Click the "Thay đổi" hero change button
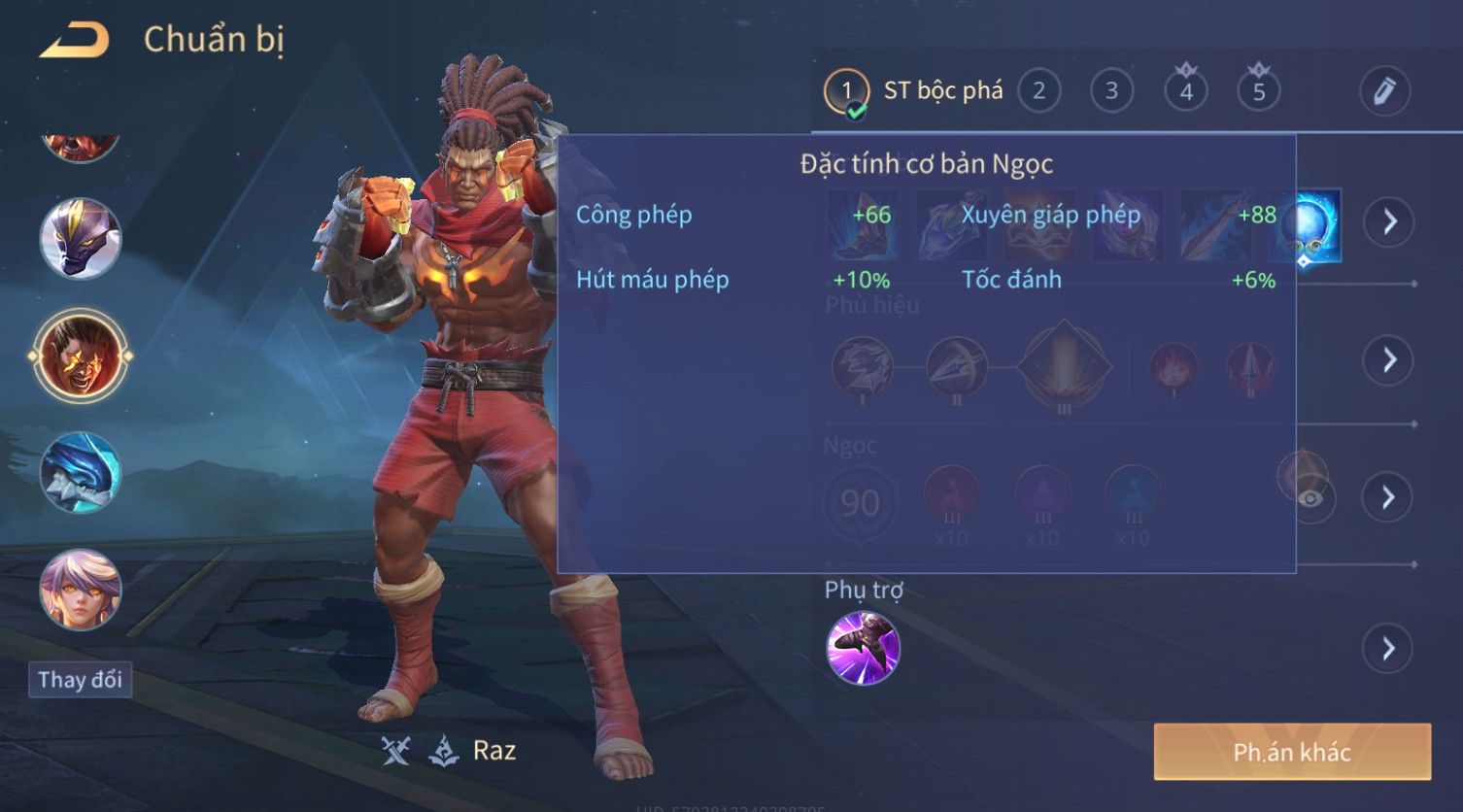Image resolution: width=1463 pixels, height=812 pixels. [x=80, y=679]
